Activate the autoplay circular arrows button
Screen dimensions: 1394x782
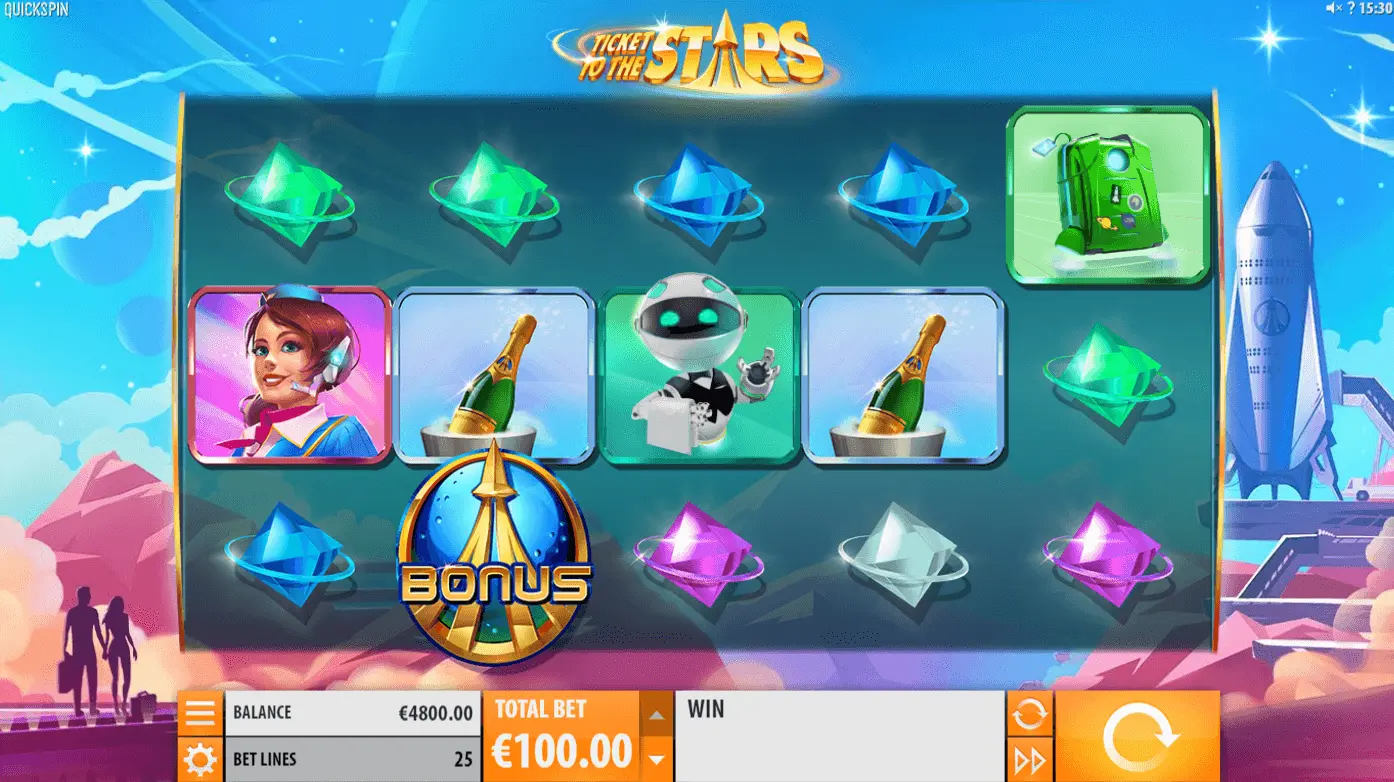(1029, 714)
